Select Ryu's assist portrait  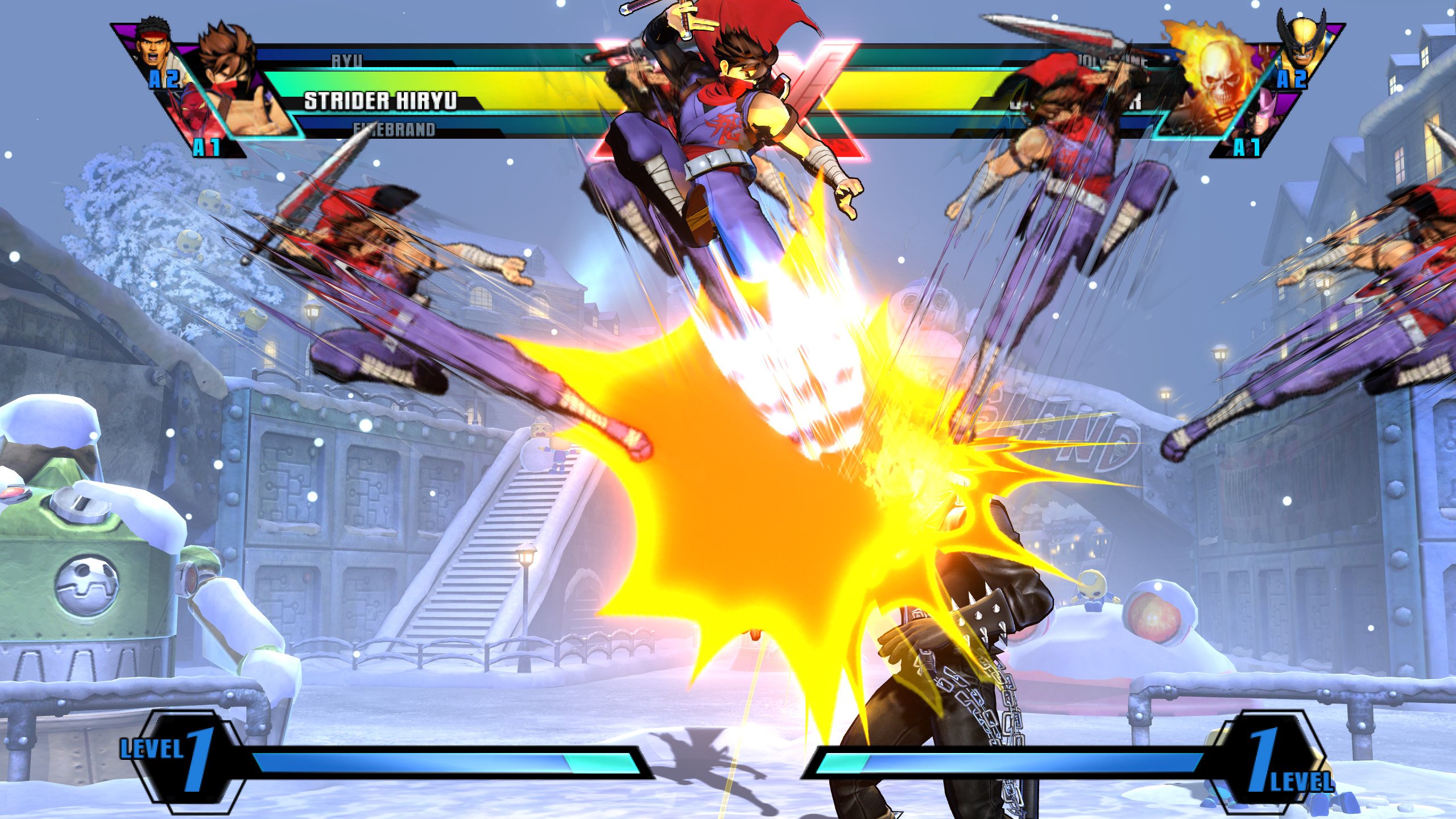click(154, 45)
